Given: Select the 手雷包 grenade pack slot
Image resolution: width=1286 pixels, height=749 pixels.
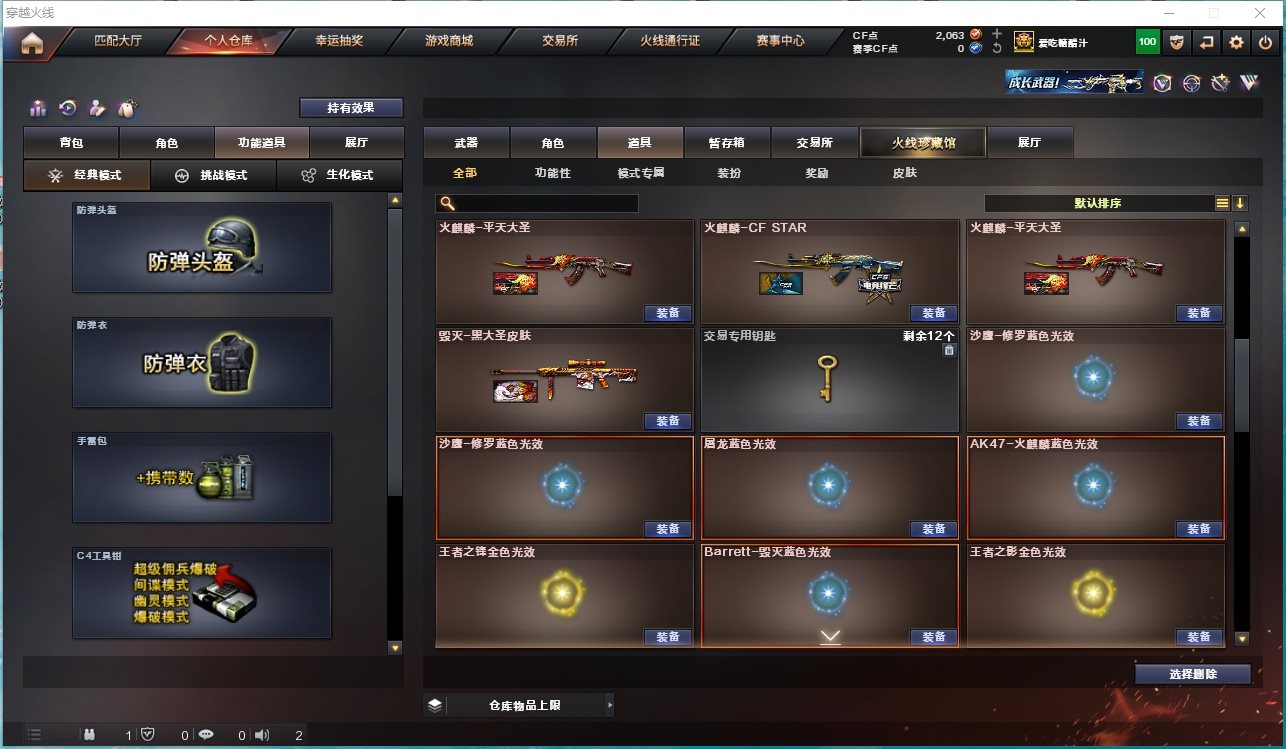Looking at the screenshot, I should [202, 477].
